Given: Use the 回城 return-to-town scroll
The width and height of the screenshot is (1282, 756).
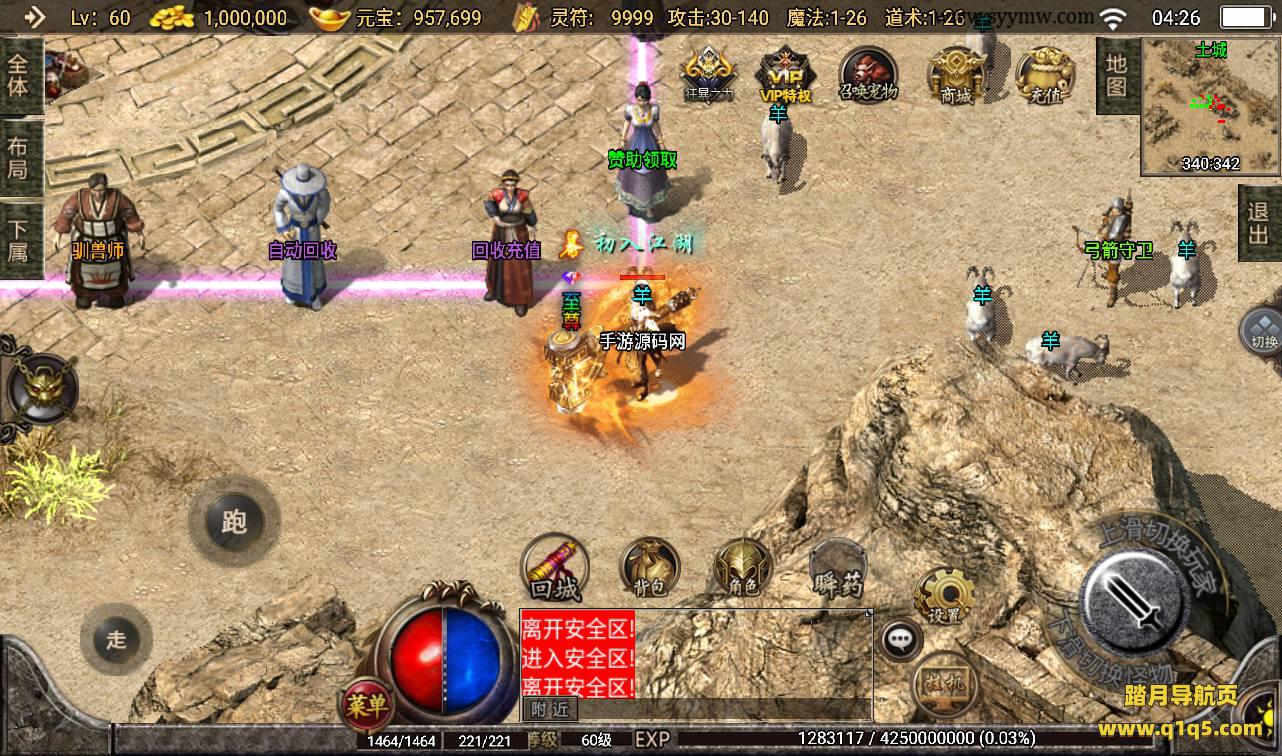Looking at the screenshot, I should coord(556,570).
